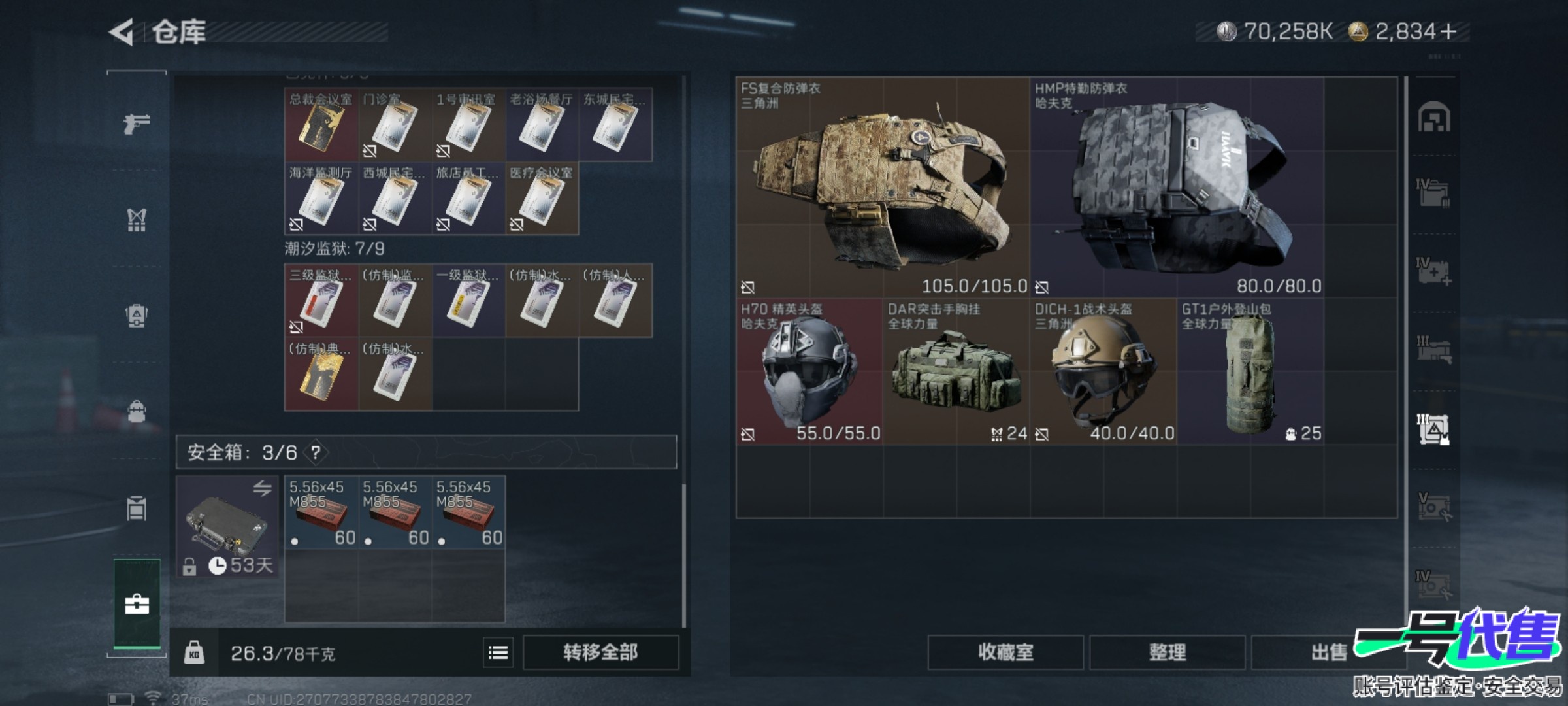
Task: Go back from the 仓库 warehouse screen
Action: coord(122,32)
